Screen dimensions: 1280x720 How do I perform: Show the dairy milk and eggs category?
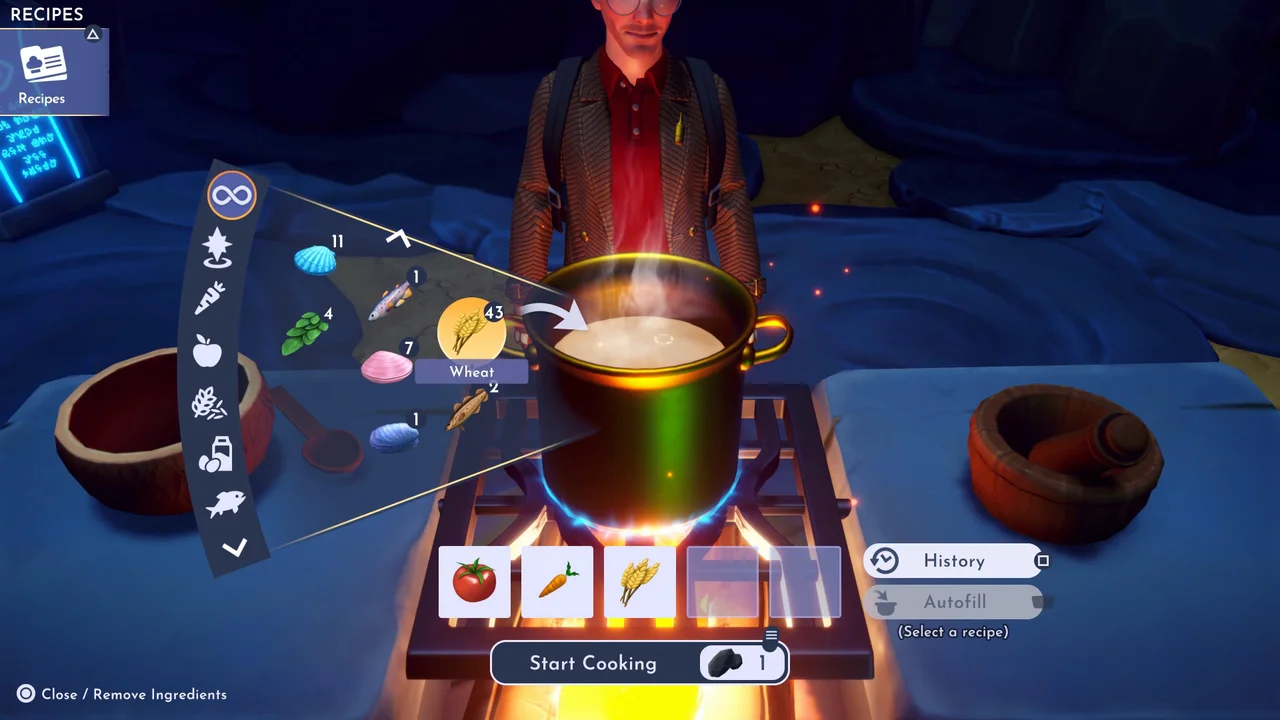coord(215,454)
